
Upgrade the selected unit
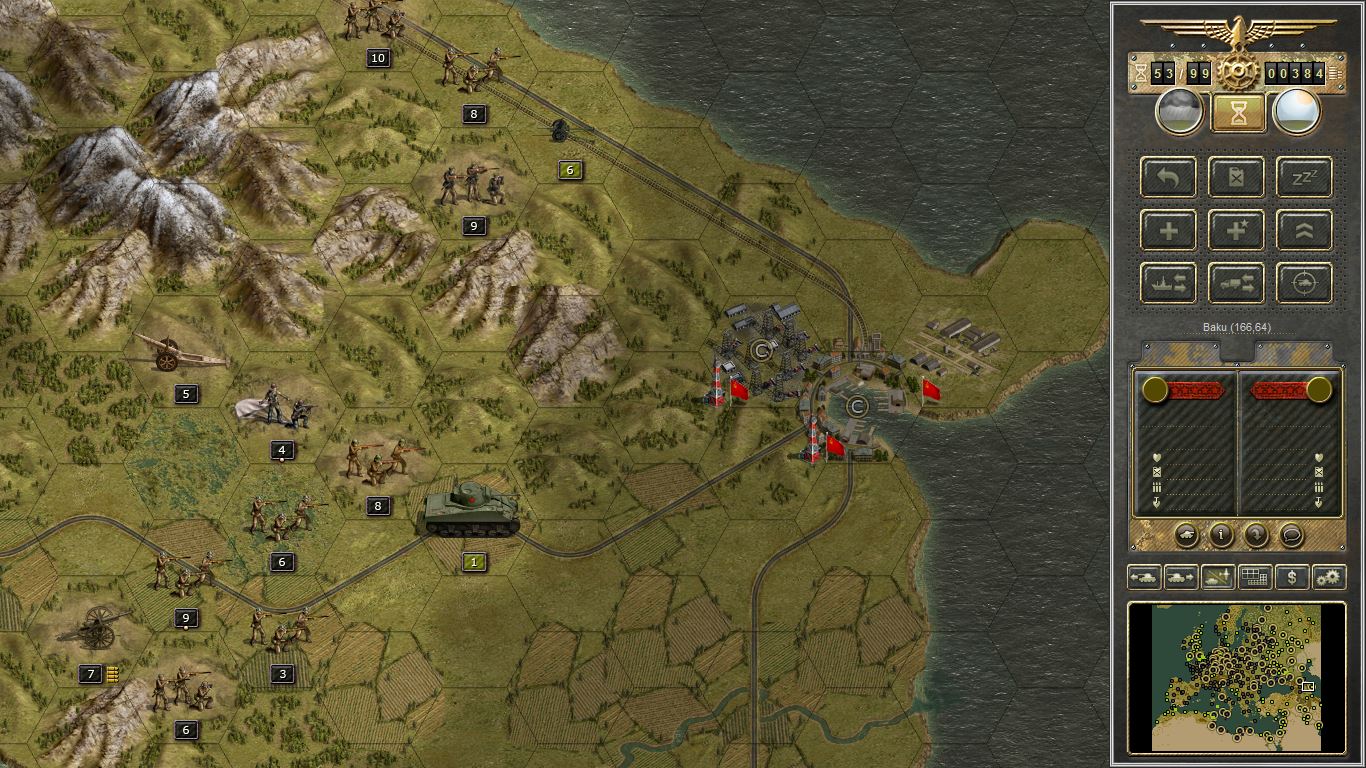tap(1302, 230)
